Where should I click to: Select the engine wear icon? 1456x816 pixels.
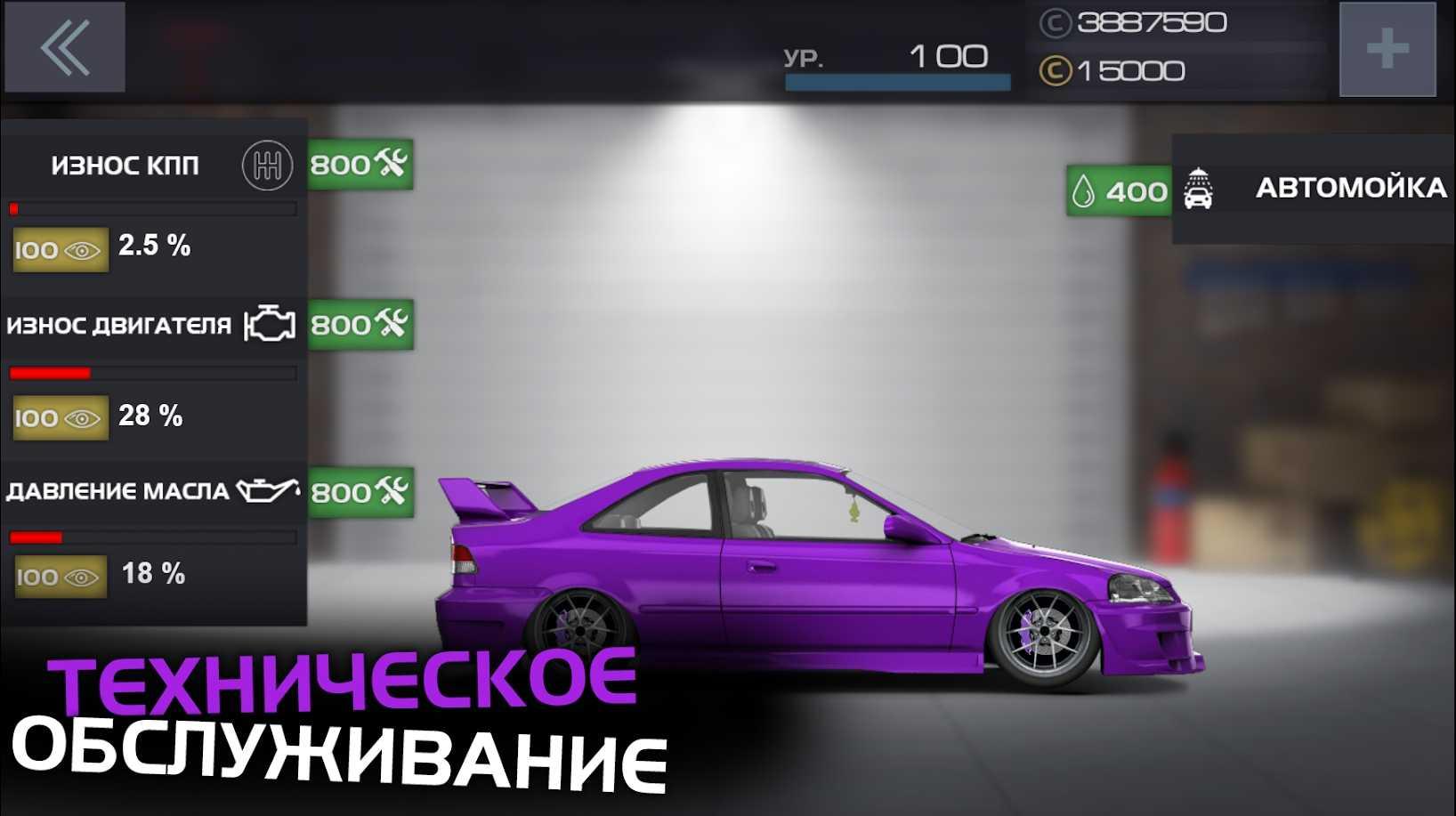pos(270,324)
